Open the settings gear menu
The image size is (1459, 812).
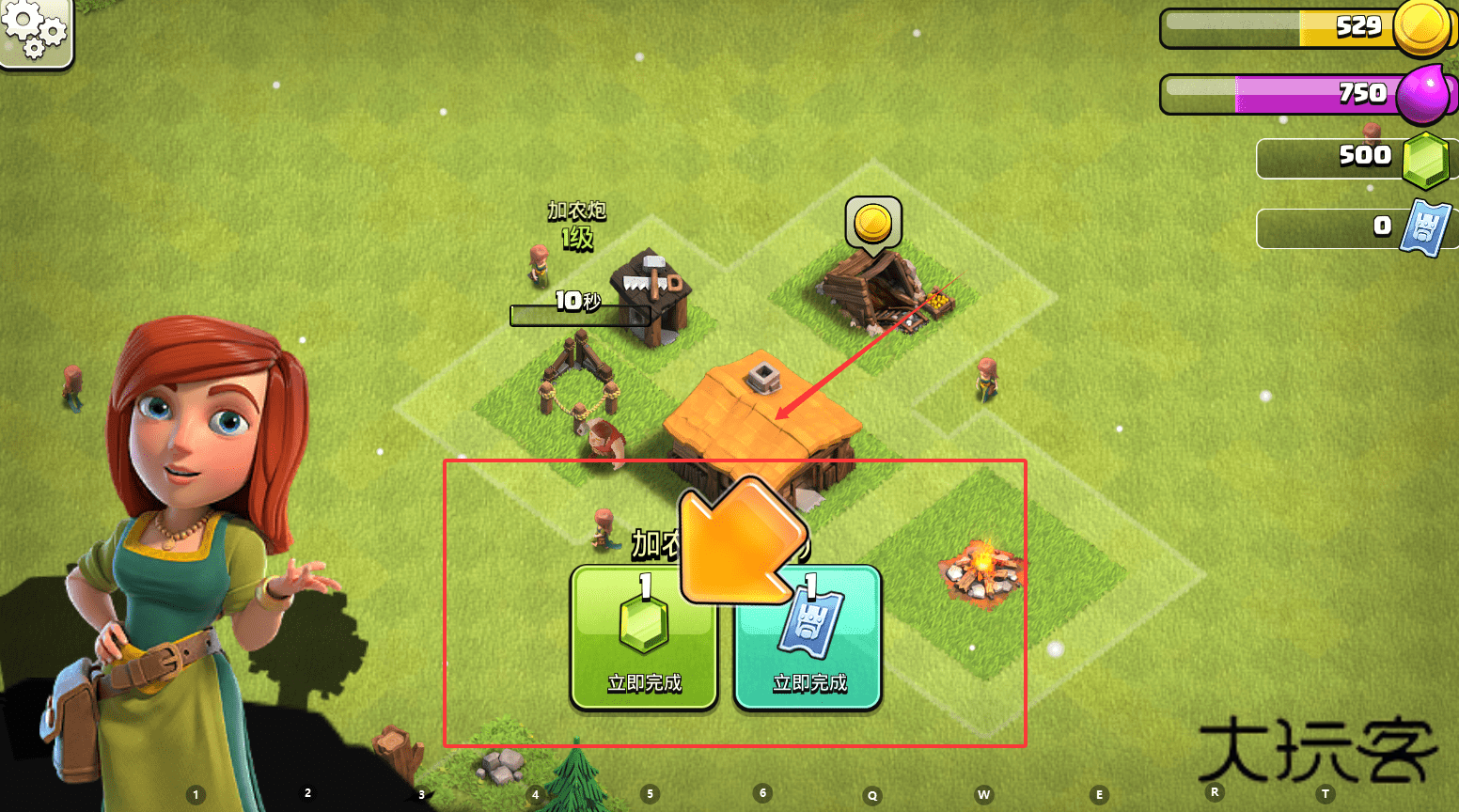coord(35,31)
